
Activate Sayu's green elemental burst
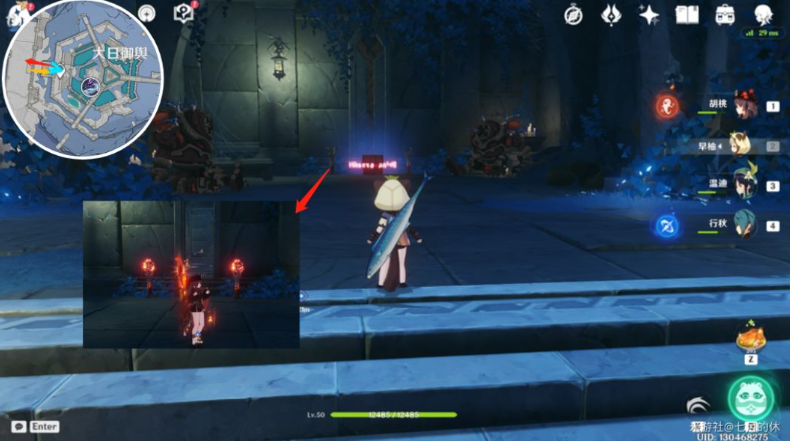[751, 401]
